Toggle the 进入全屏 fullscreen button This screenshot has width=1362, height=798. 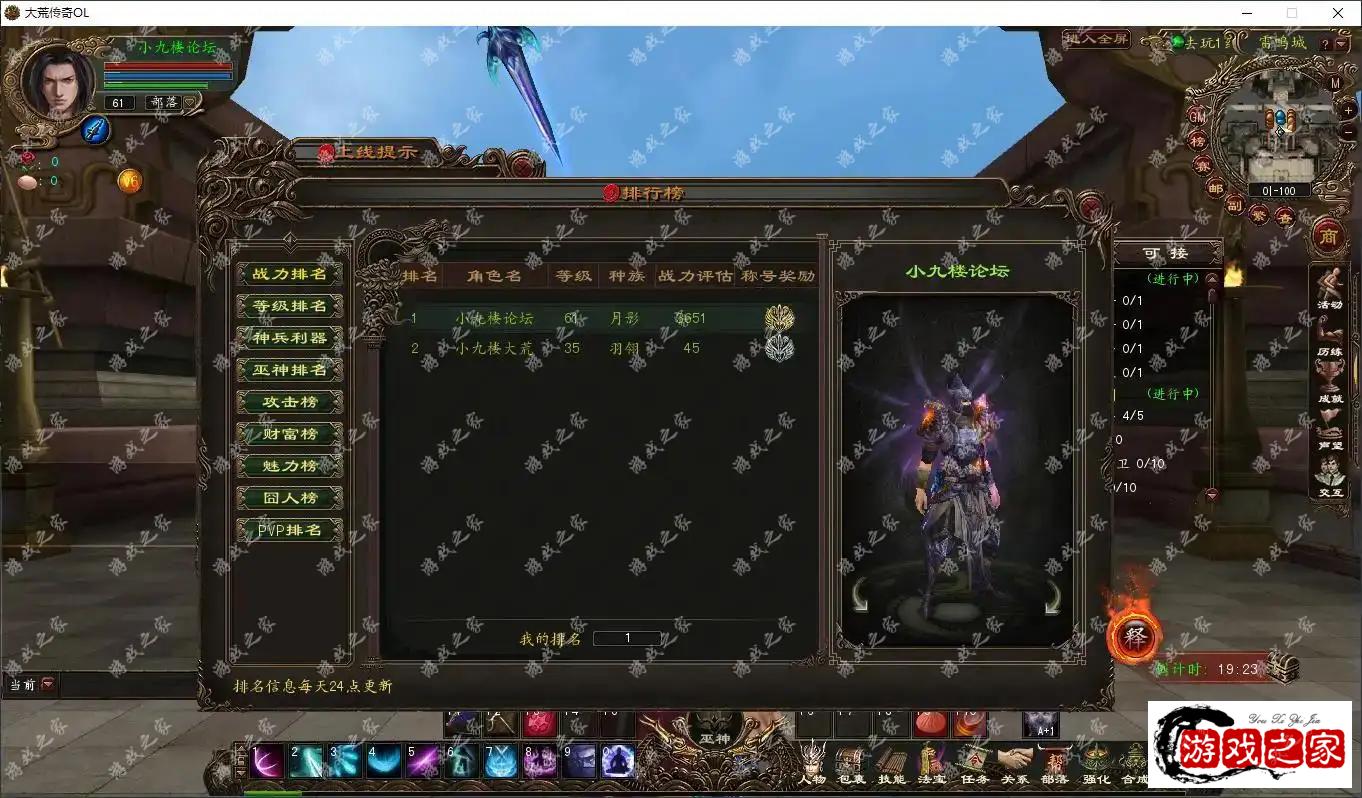point(1097,40)
